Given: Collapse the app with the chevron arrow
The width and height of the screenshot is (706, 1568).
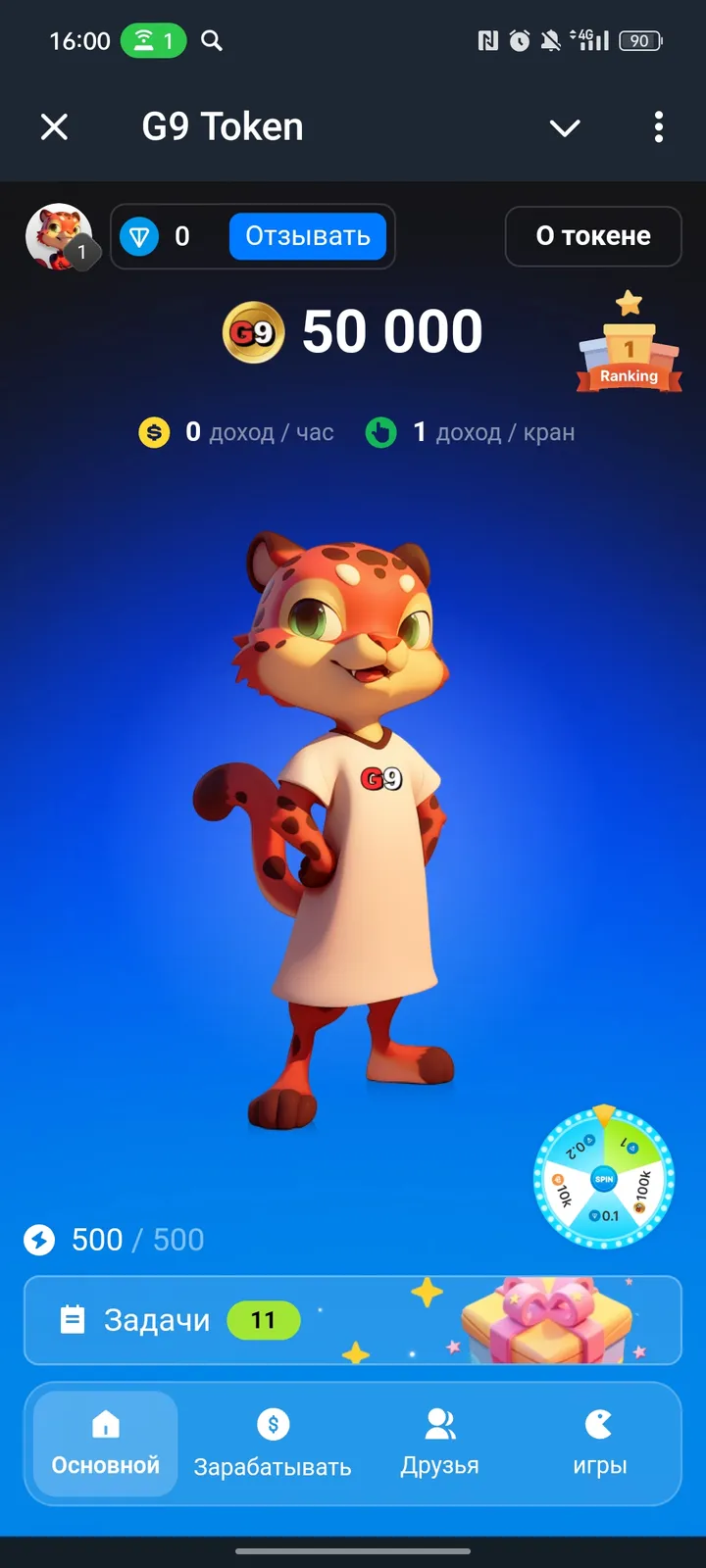Looking at the screenshot, I should tap(565, 127).
